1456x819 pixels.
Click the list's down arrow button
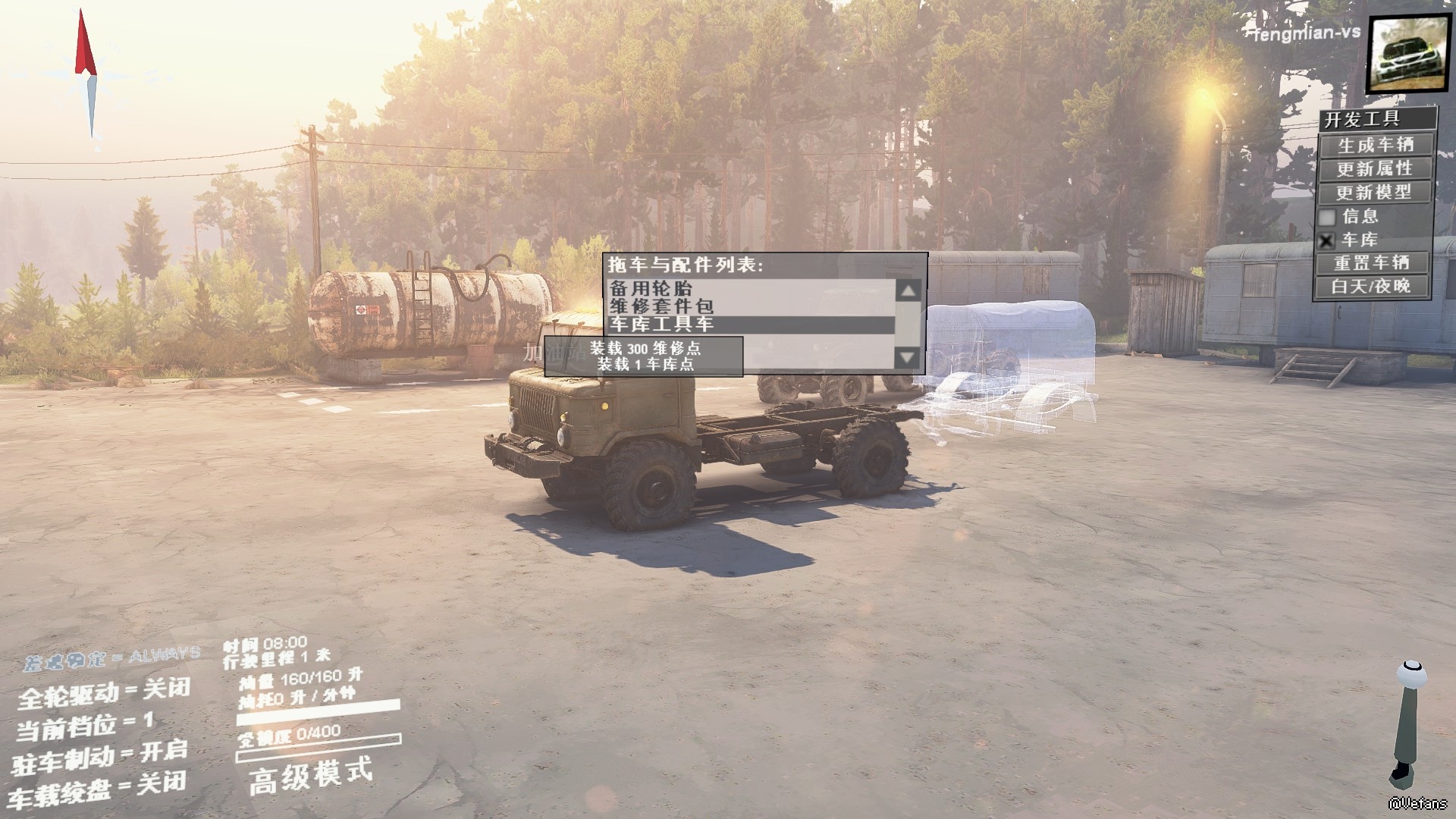908,356
